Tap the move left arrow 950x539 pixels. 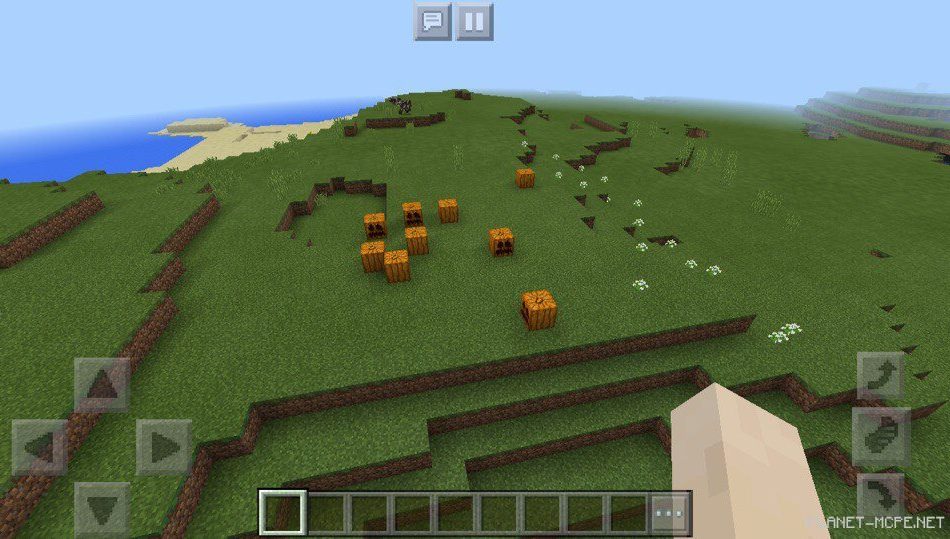pos(40,447)
